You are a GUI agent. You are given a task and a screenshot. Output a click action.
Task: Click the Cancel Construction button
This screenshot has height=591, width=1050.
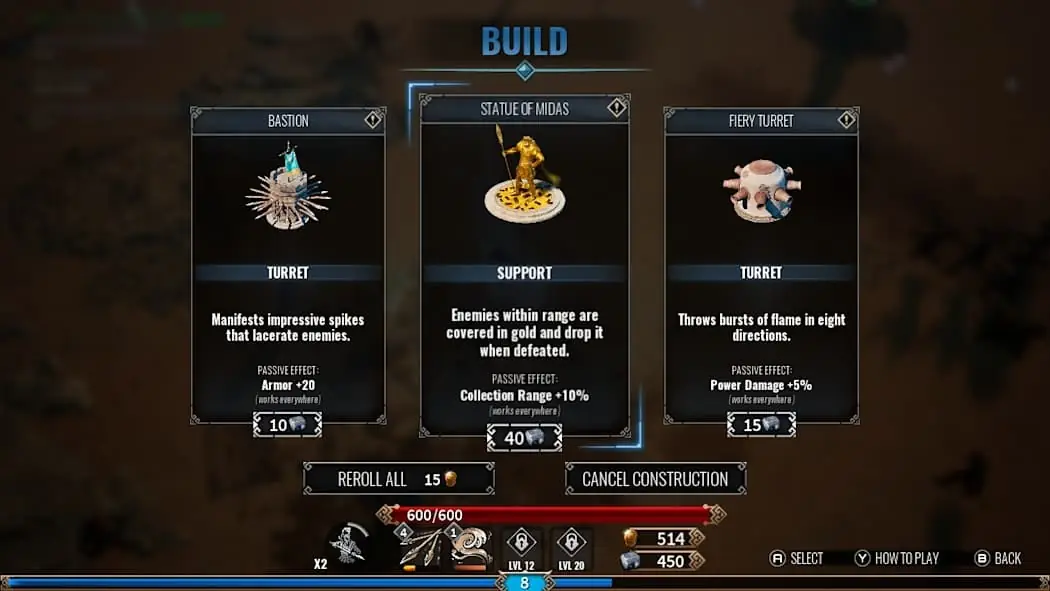click(x=655, y=479)
